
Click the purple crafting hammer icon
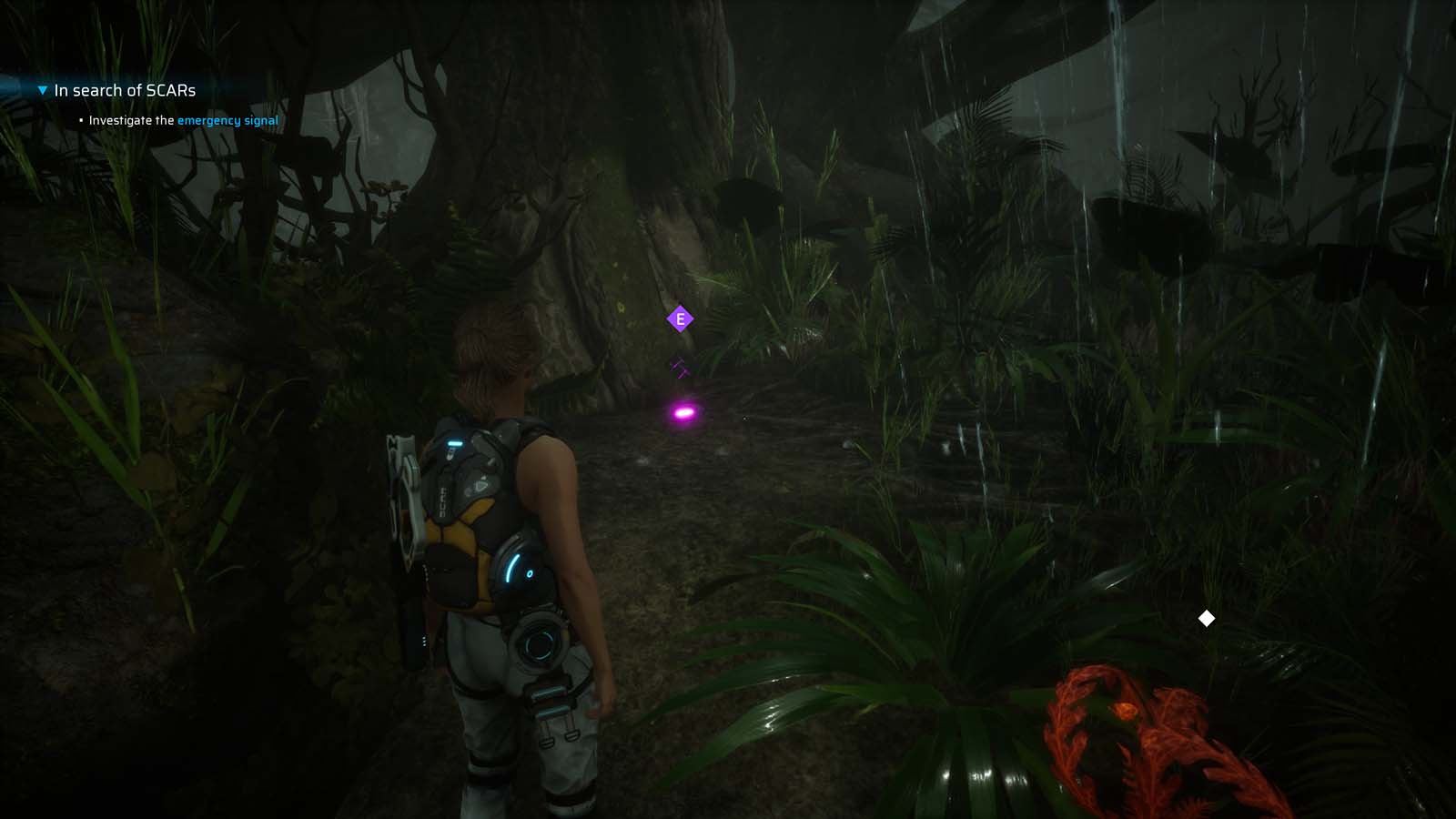678,368
